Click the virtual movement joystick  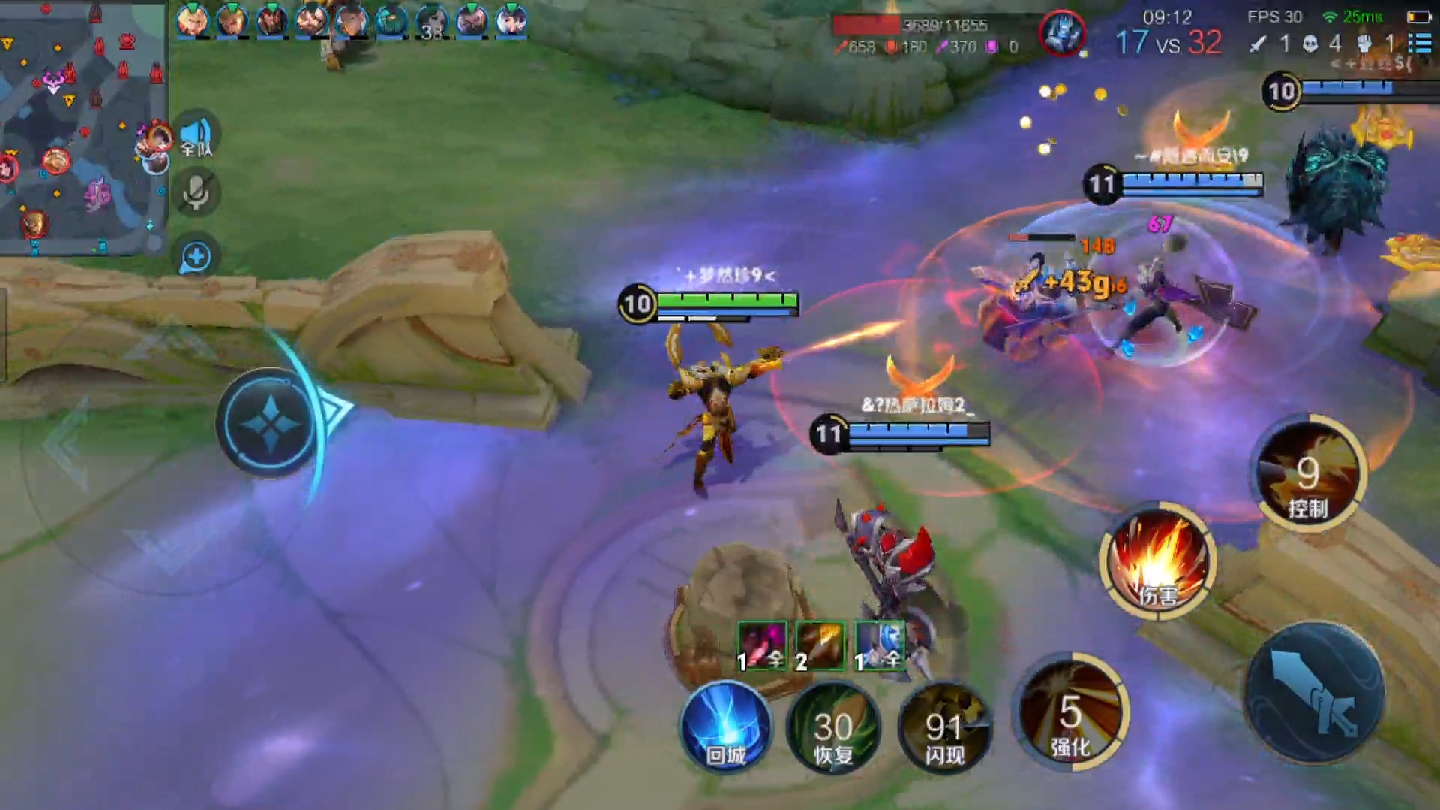(268, 422)
